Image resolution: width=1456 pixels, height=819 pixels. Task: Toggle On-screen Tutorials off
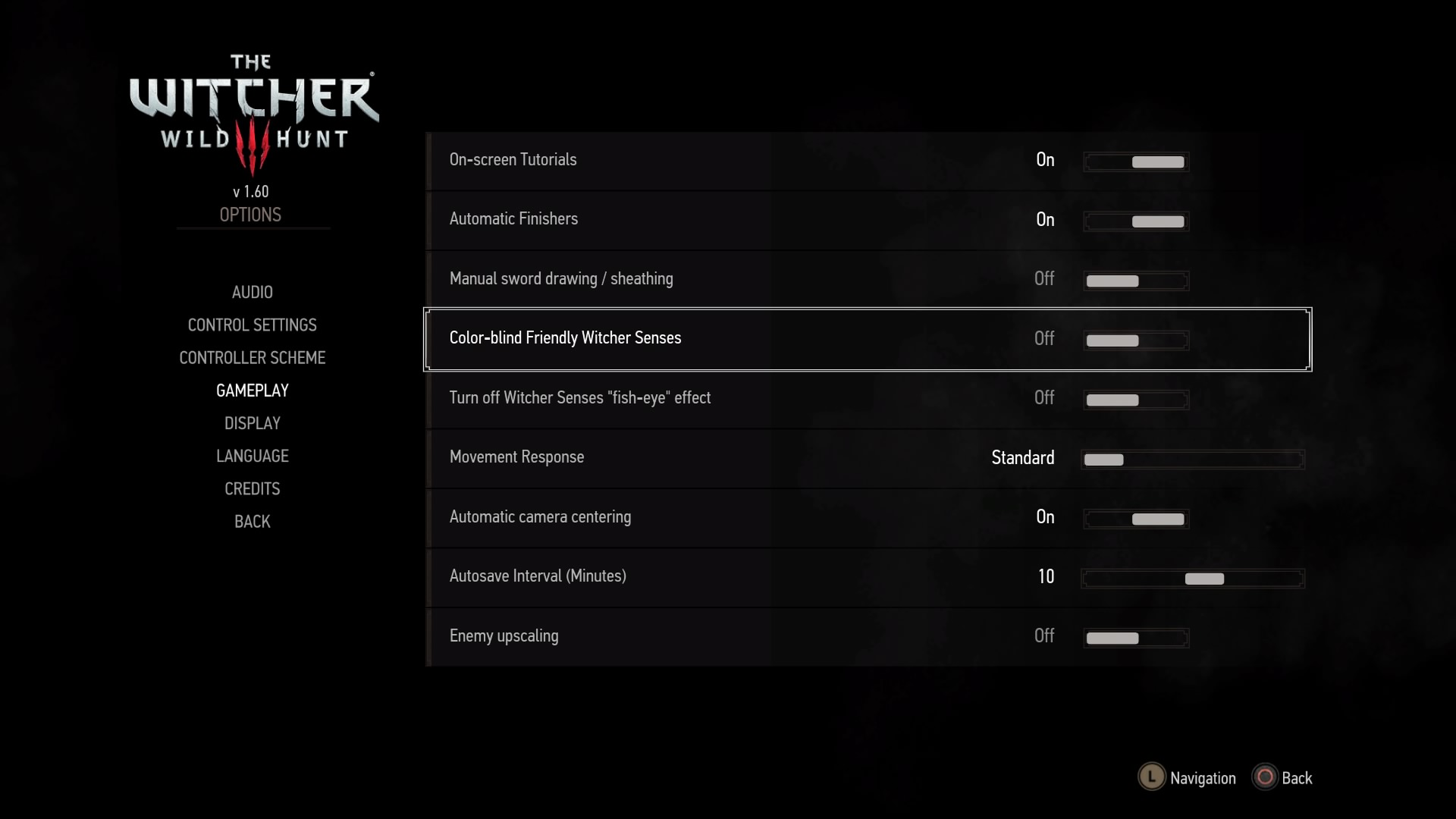(1135, 162)
